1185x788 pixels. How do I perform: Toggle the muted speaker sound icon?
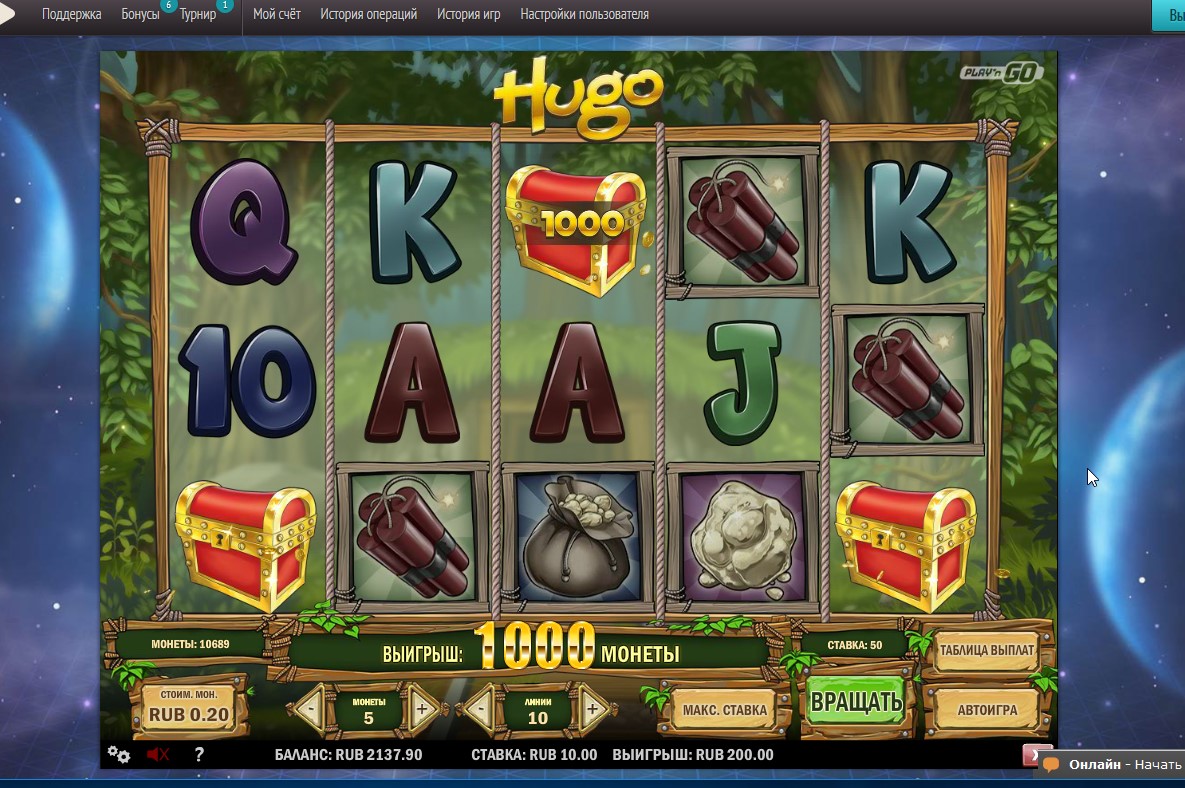[x=157, y=755]
